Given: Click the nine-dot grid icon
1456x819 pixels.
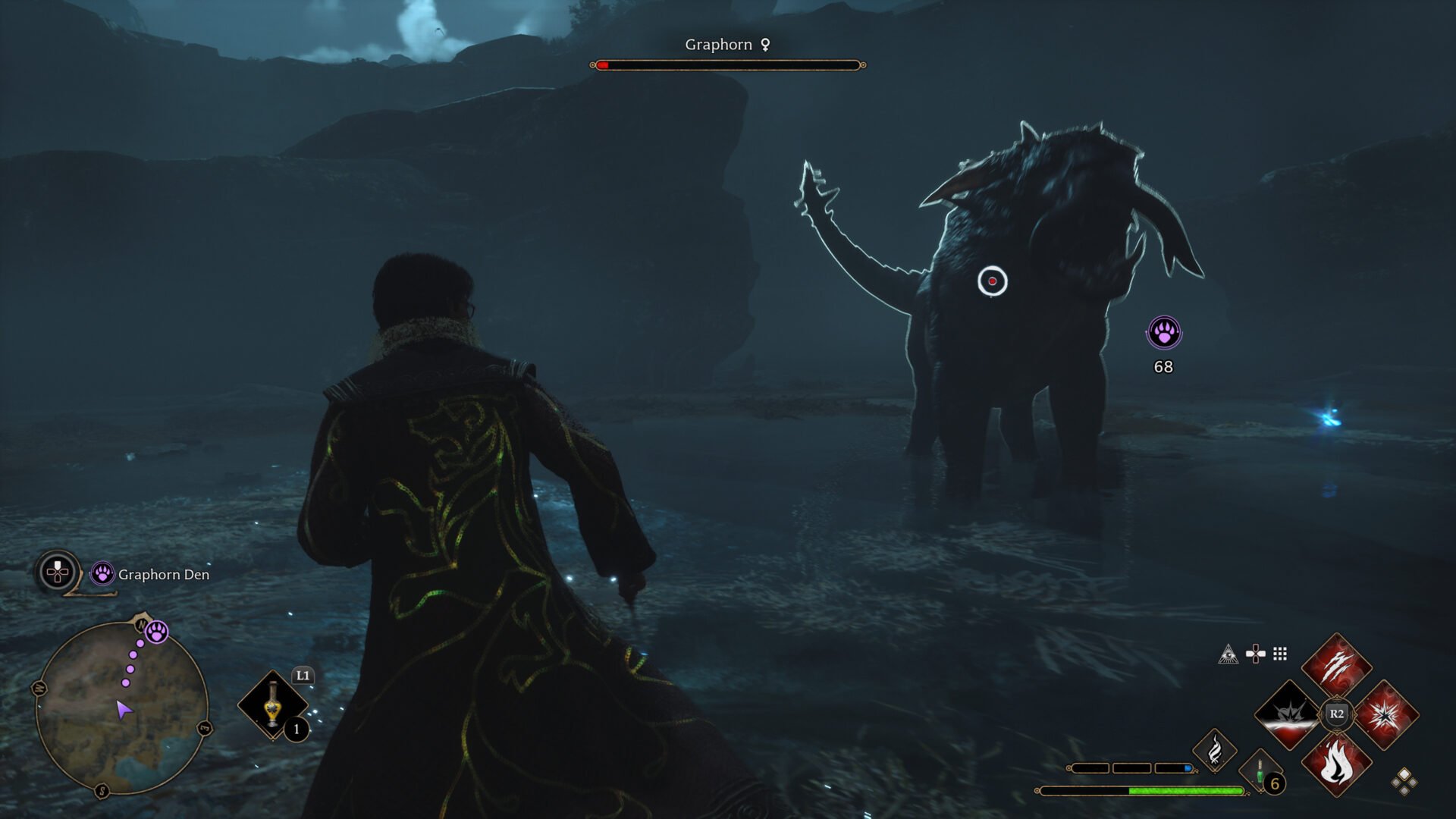Looking at the screenshot, I should point(1280,654).
